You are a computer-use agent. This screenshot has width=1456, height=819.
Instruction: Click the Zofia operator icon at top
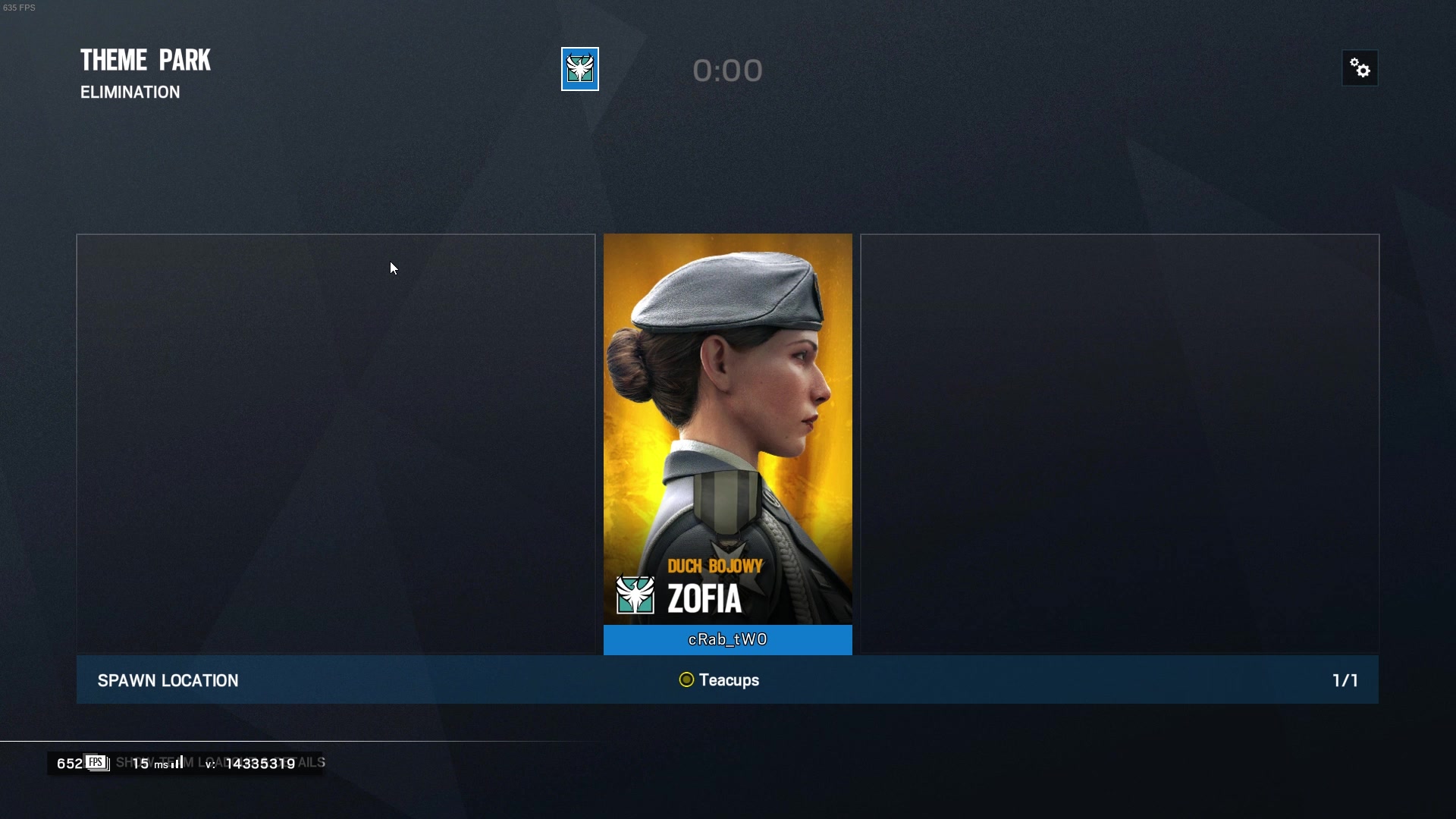[x=580, y=69]
